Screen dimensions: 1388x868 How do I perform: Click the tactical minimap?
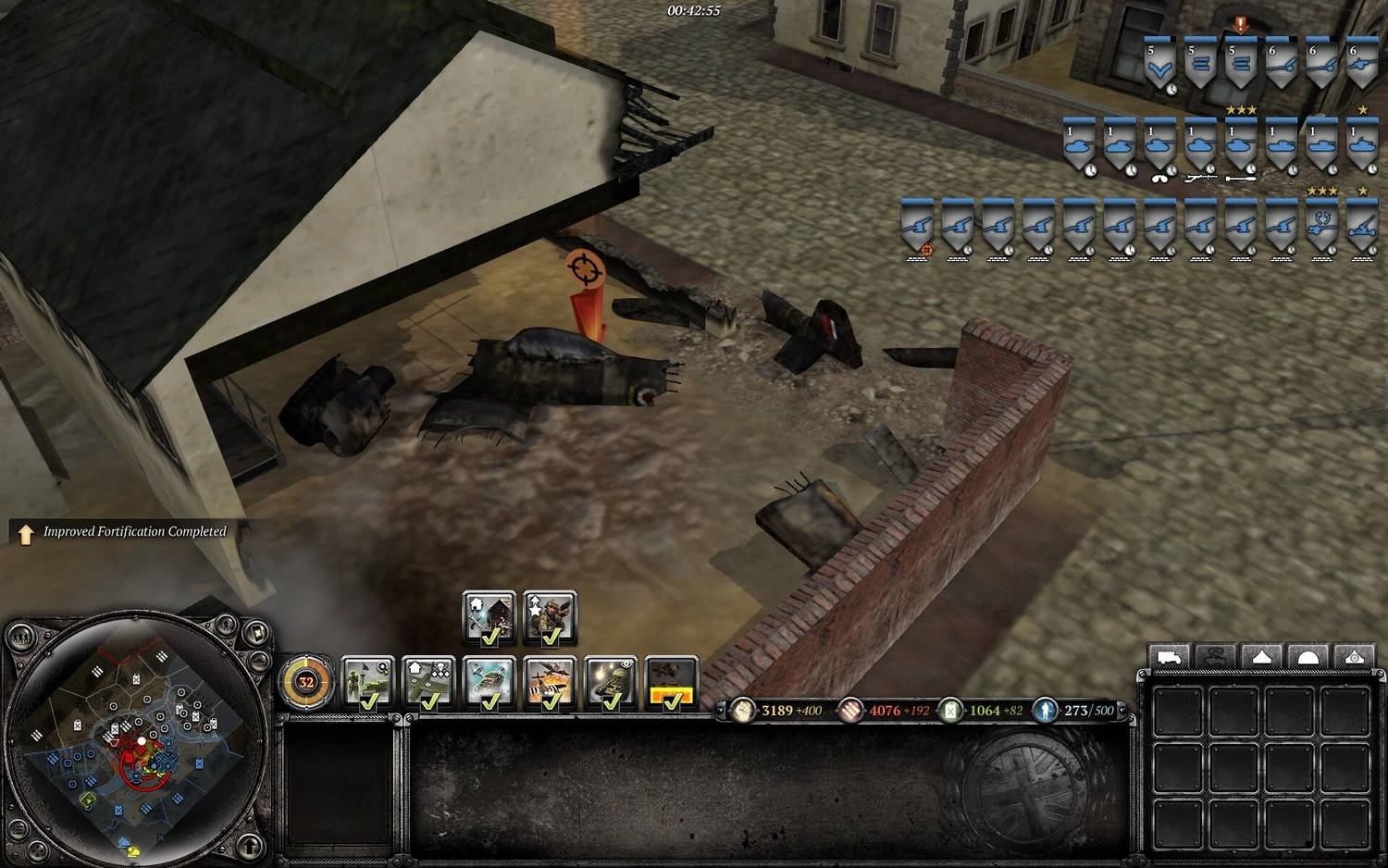(137, 740)
